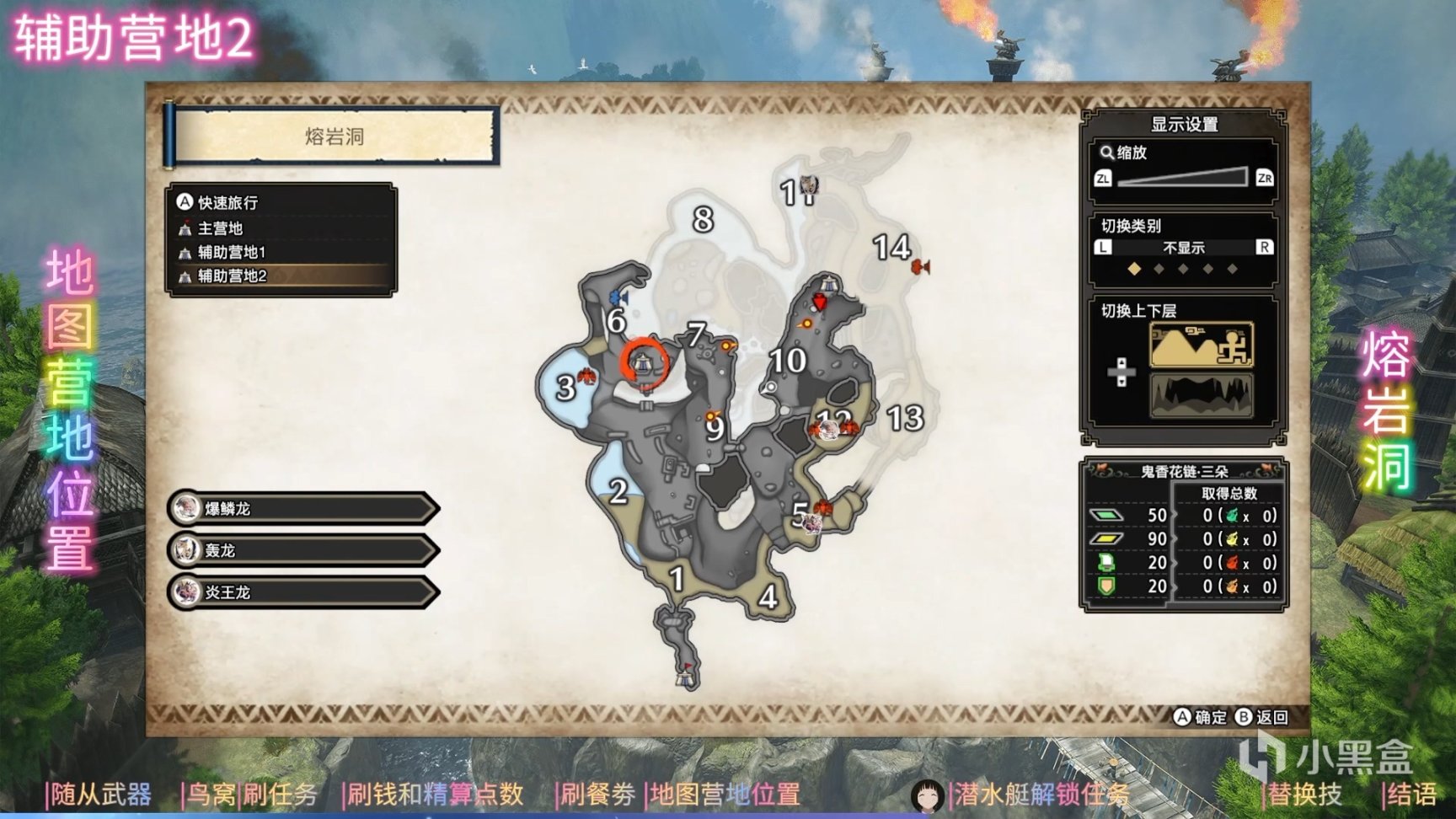
Task: Select the 爆鳞龙 monster row
Action: point(303,508)
